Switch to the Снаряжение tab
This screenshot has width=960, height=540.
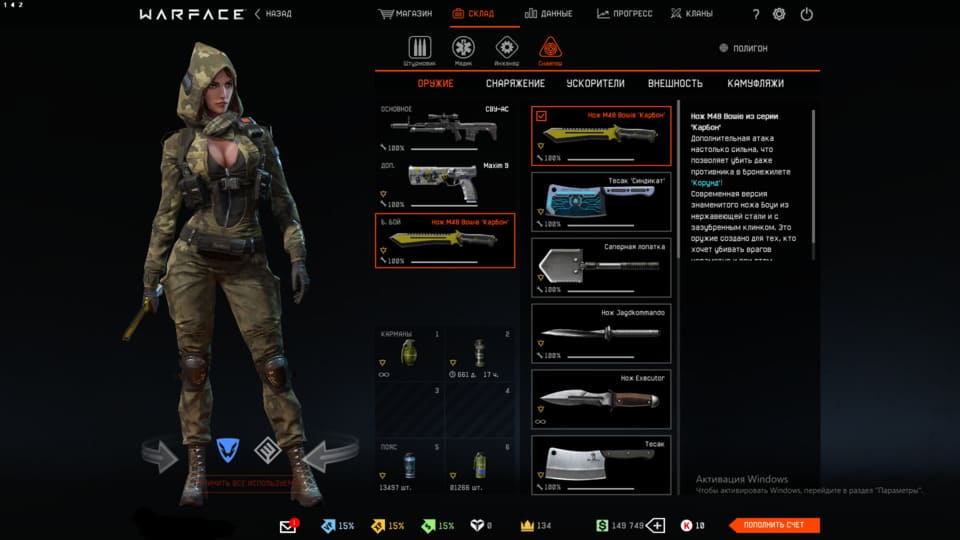[x=515, y=84]
